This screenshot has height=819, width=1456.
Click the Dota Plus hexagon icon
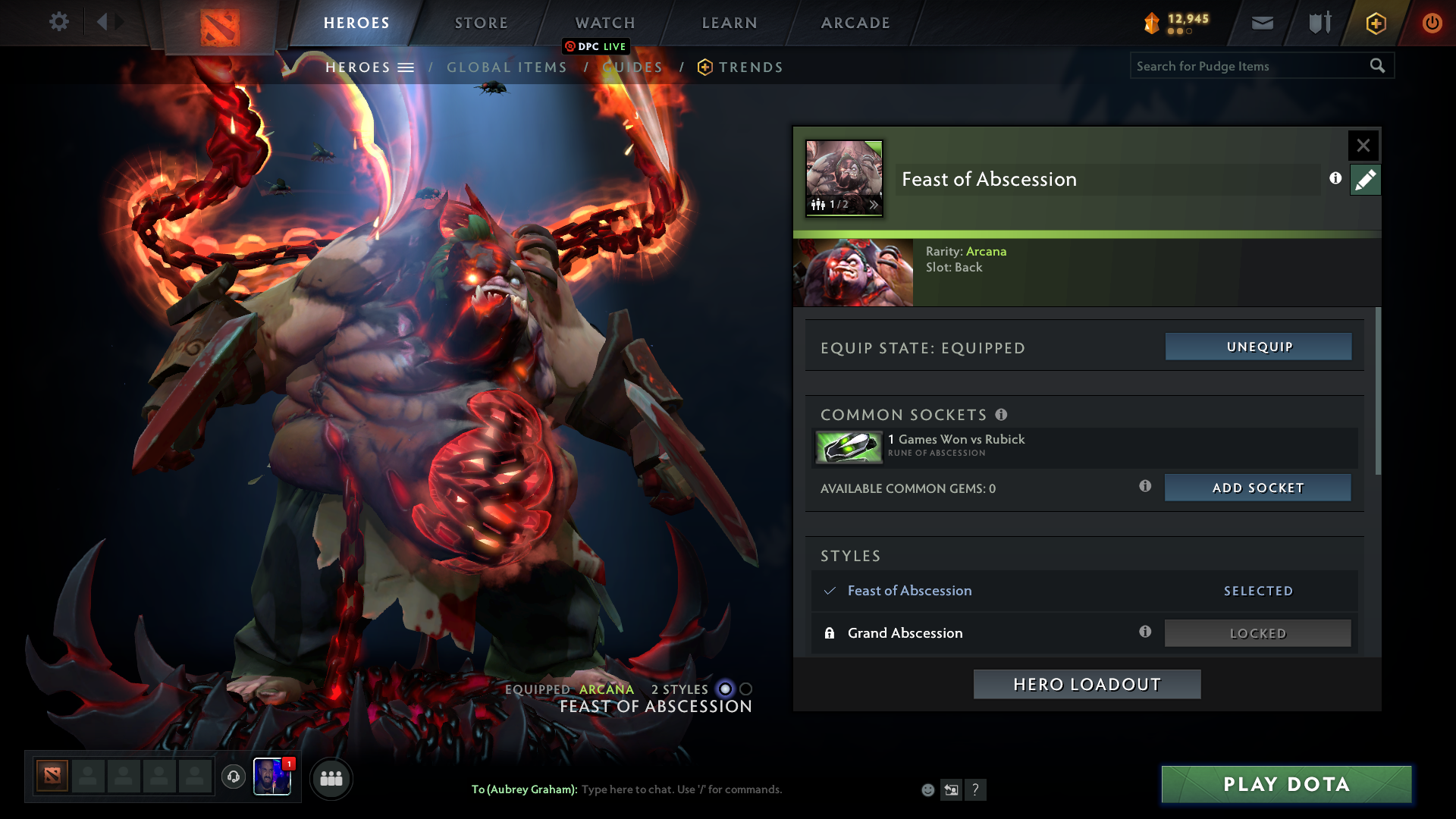(x=1375, y=23)
